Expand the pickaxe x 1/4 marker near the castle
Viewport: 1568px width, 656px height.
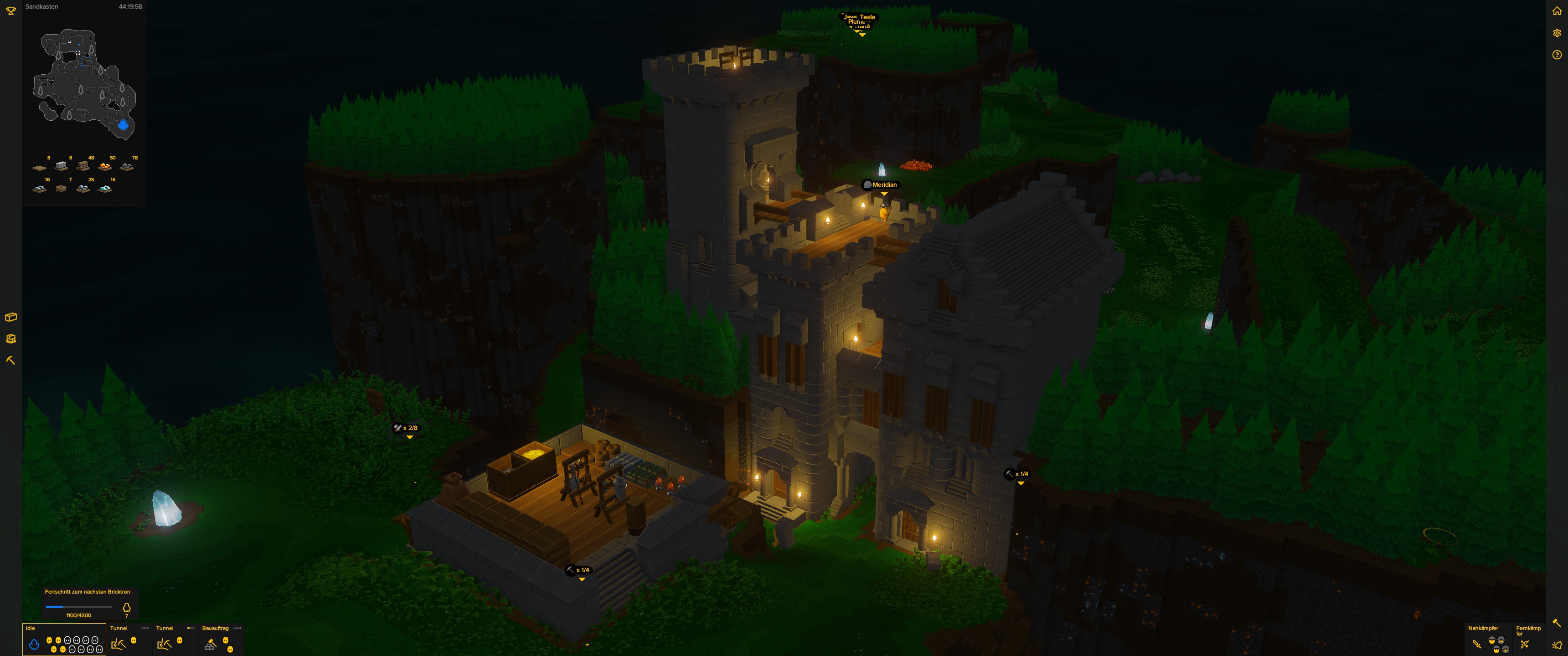[1020, 482]
